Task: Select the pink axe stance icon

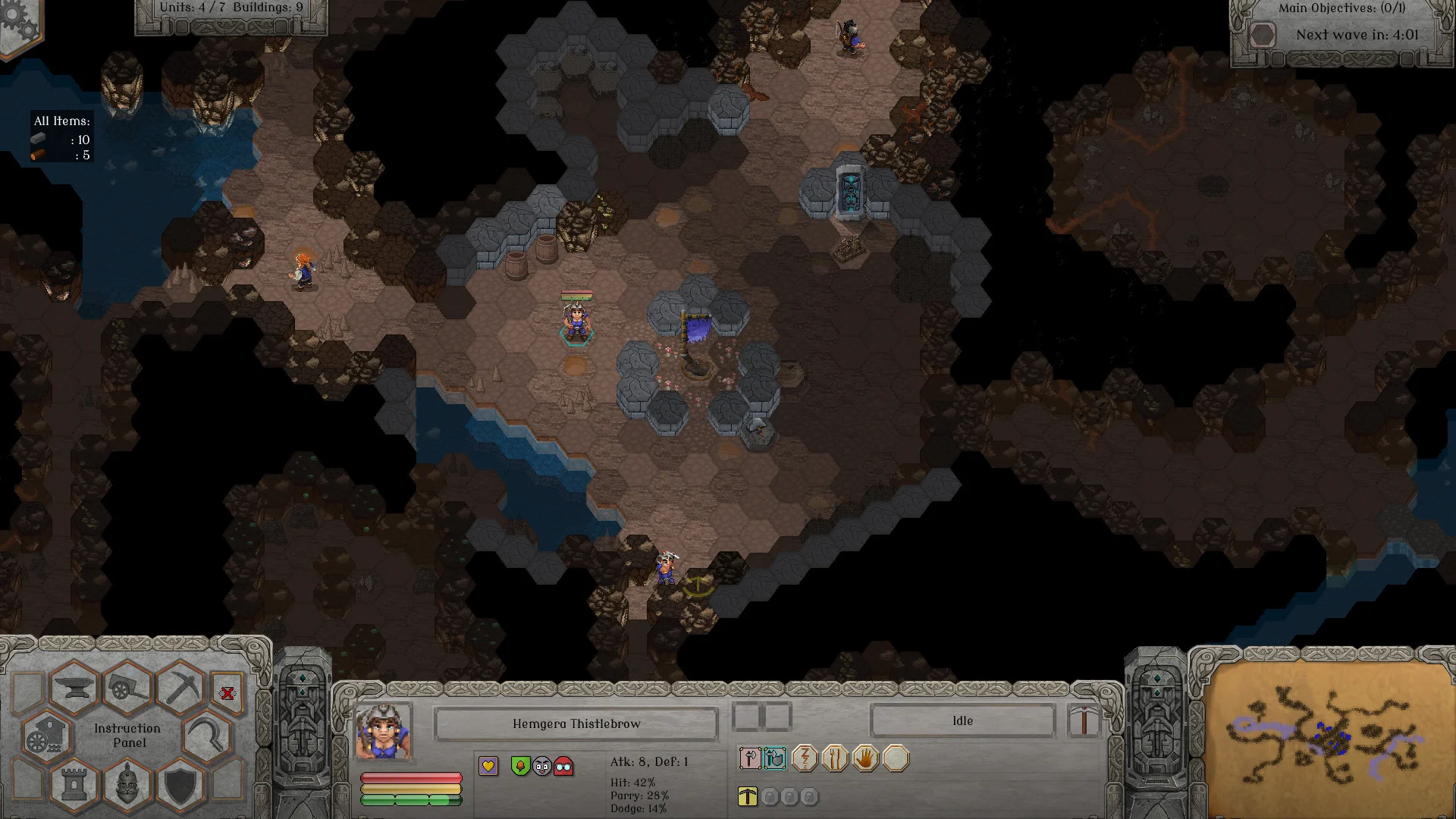Action: [750, 758]
